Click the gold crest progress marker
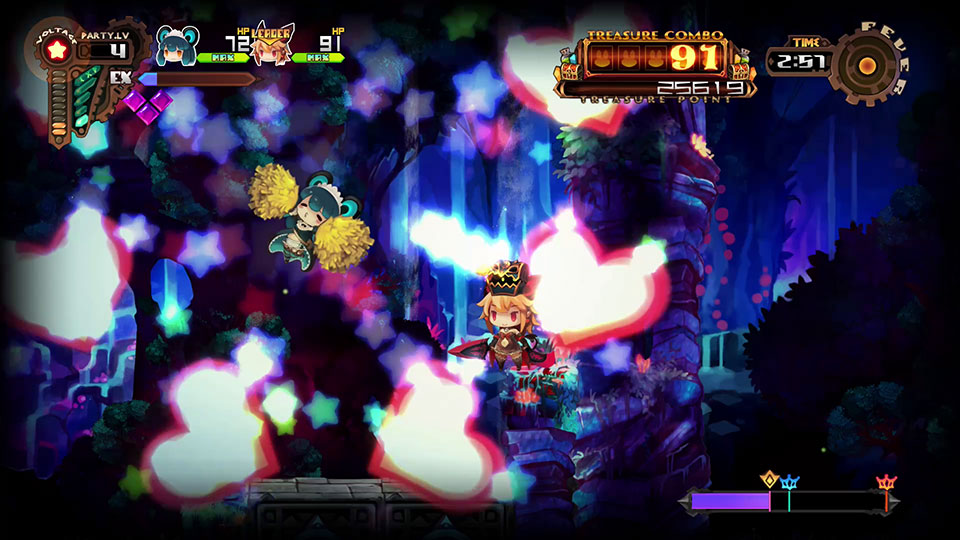 (769, 479)
